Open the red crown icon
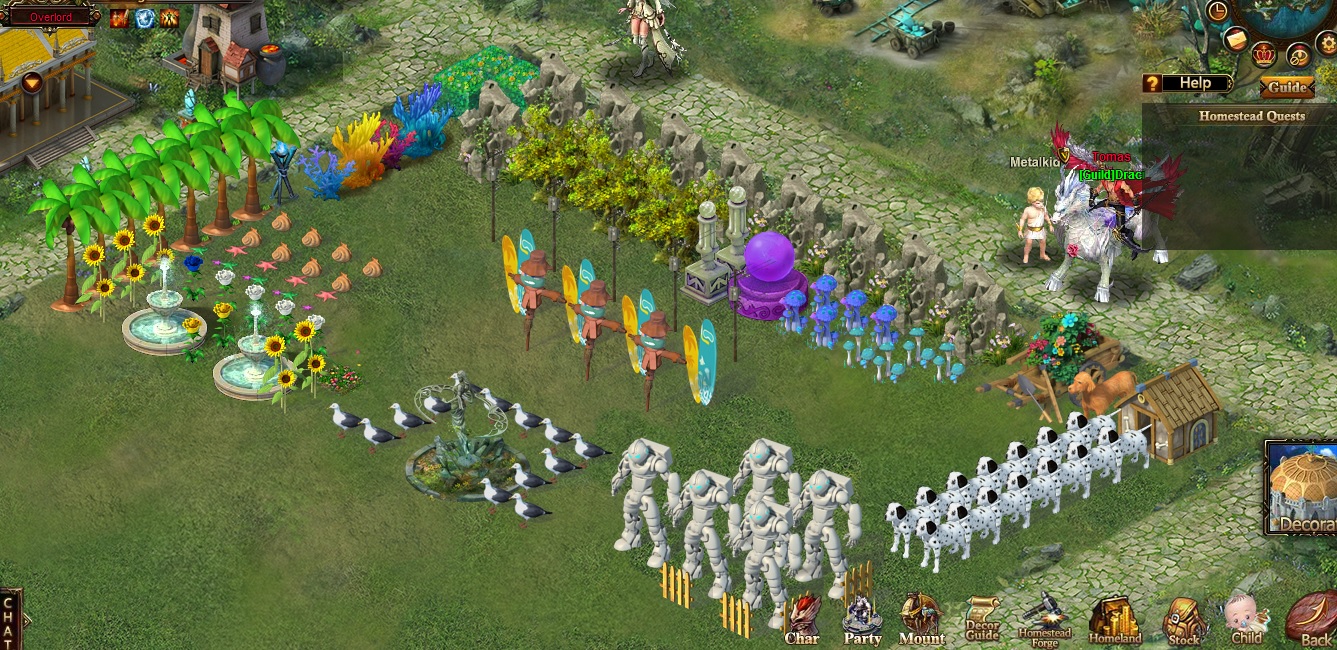 coord(1264,53)
